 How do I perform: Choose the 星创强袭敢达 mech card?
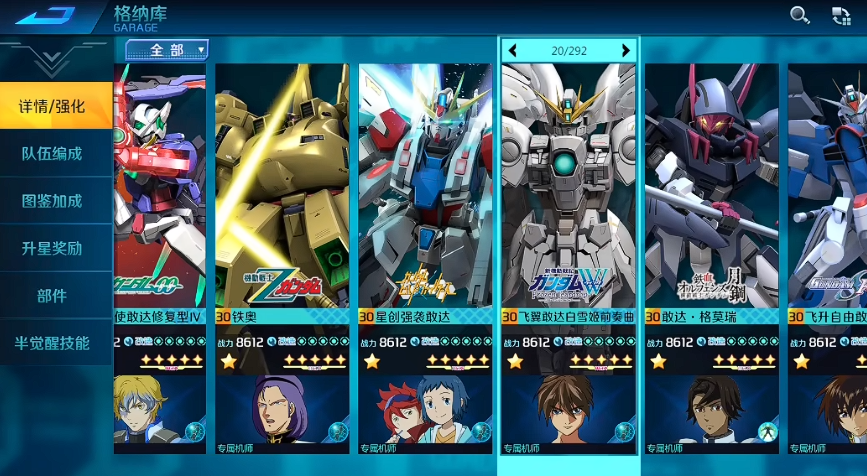[x=425, y=200]
